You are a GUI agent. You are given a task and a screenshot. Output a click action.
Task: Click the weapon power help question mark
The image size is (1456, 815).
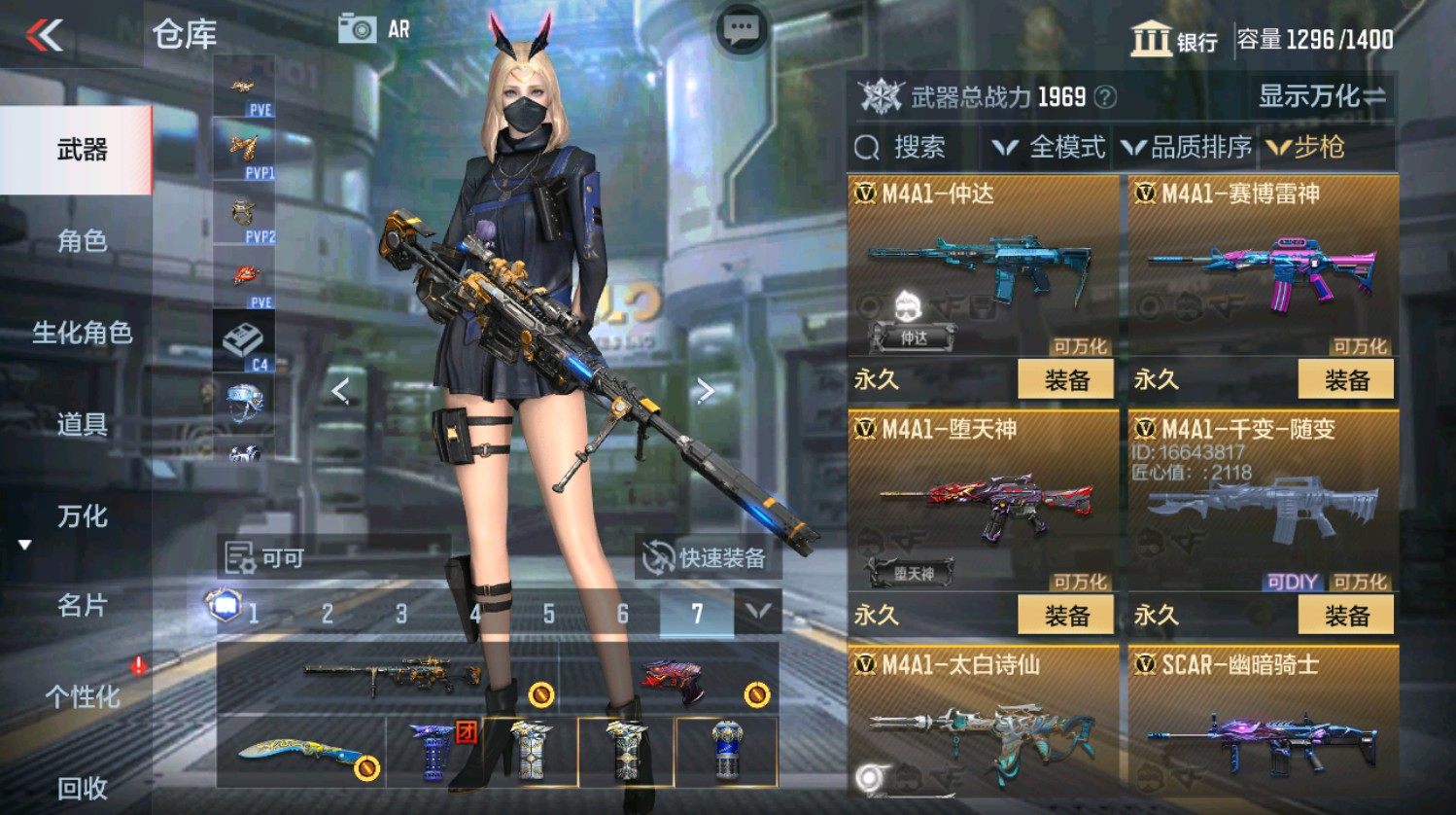(x=1104, y=96)
